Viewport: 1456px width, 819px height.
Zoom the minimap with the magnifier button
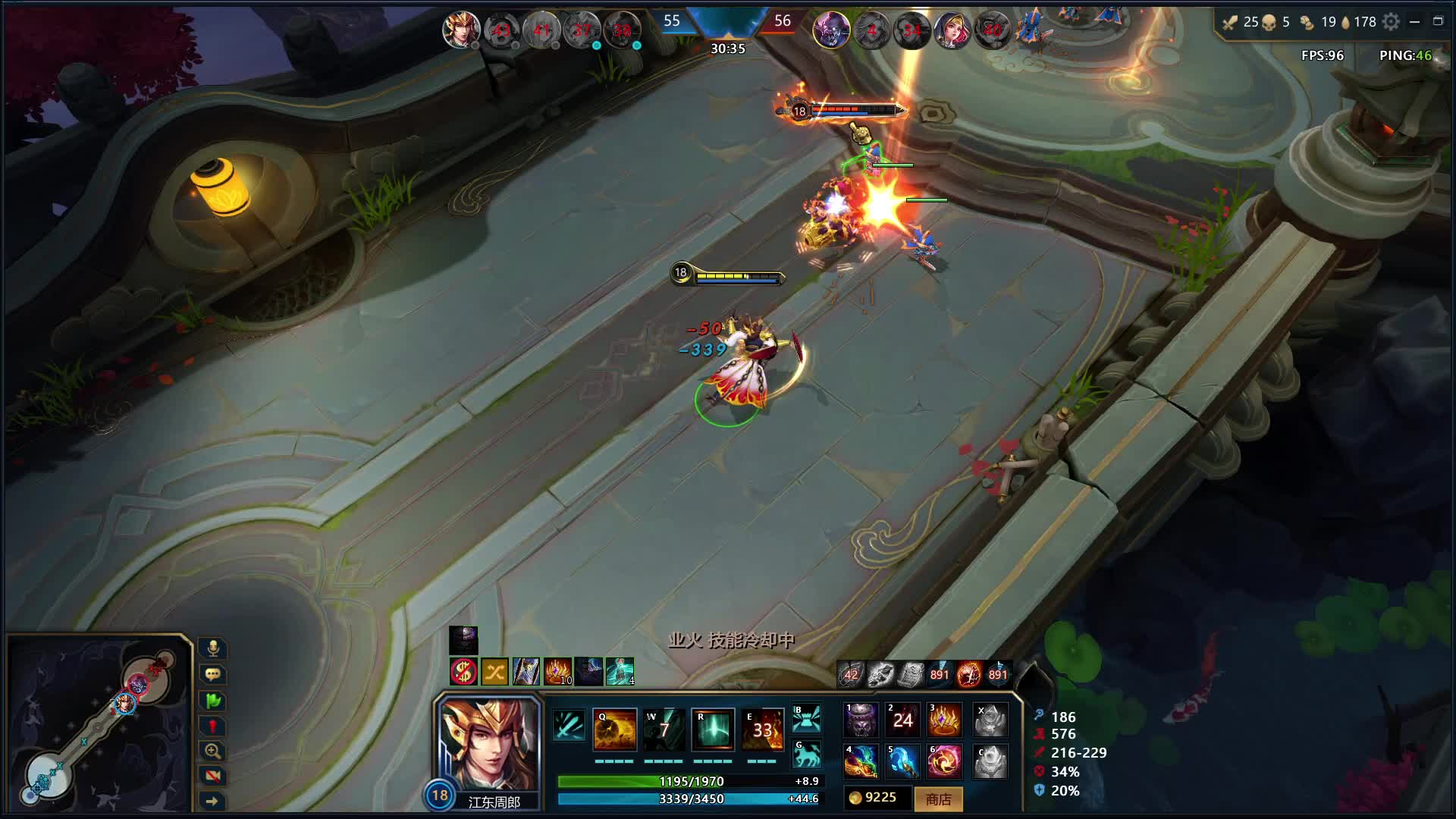pyautogui.click(x=213, y=751)
